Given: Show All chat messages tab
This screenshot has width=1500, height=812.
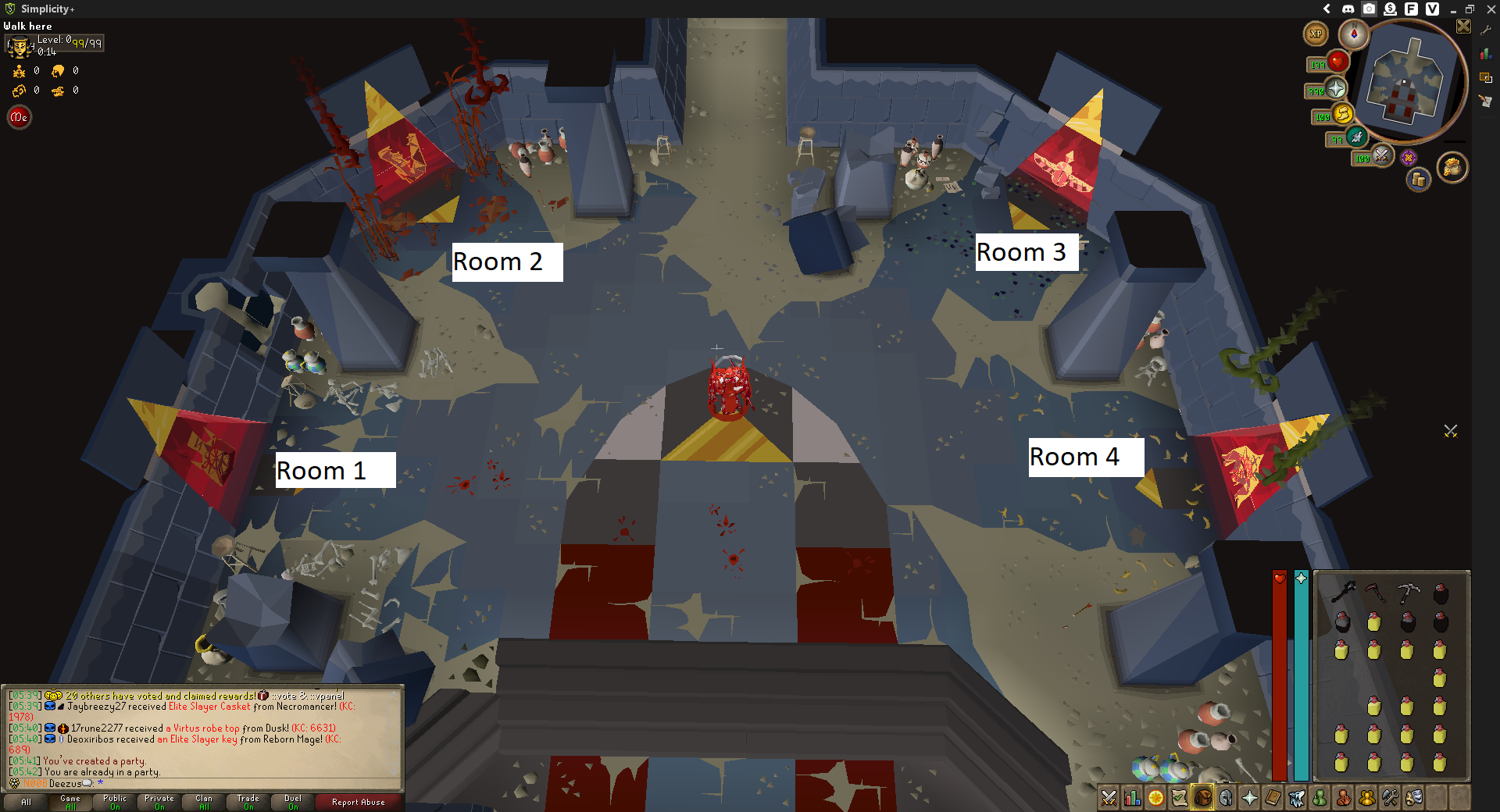Looking at the screenshot, I should 26,802.
